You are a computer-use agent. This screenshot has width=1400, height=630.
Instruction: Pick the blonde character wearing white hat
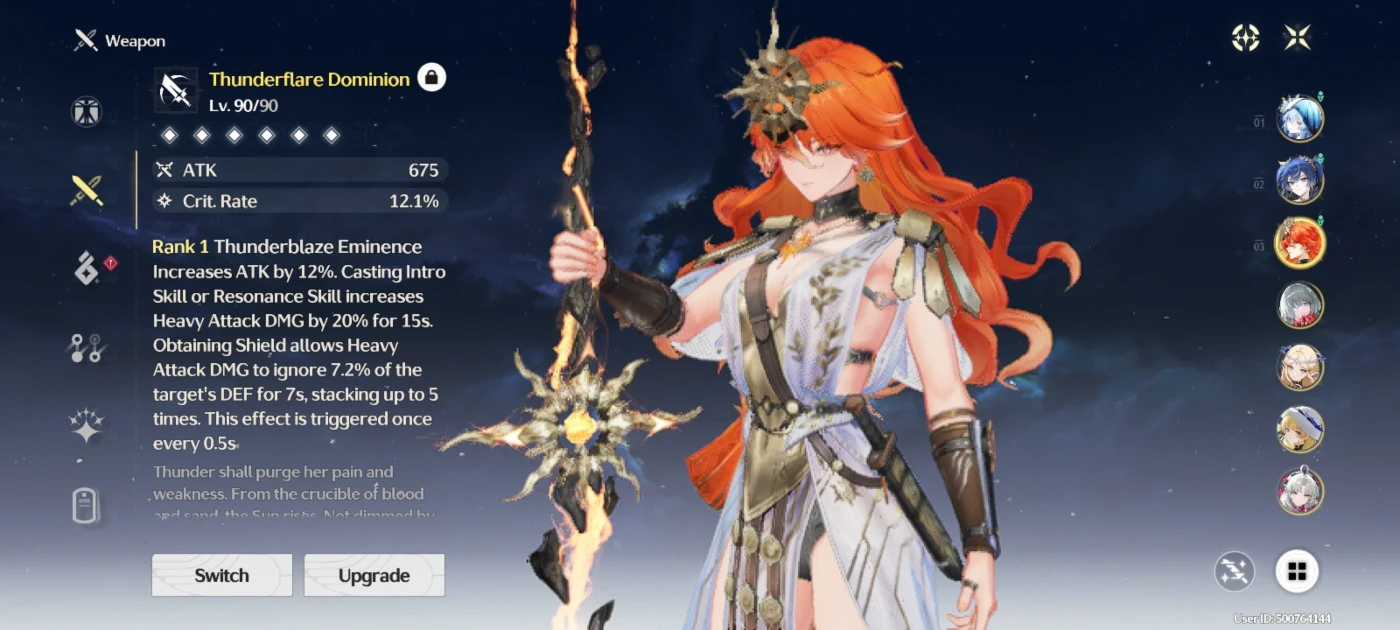click(1300, 429)
